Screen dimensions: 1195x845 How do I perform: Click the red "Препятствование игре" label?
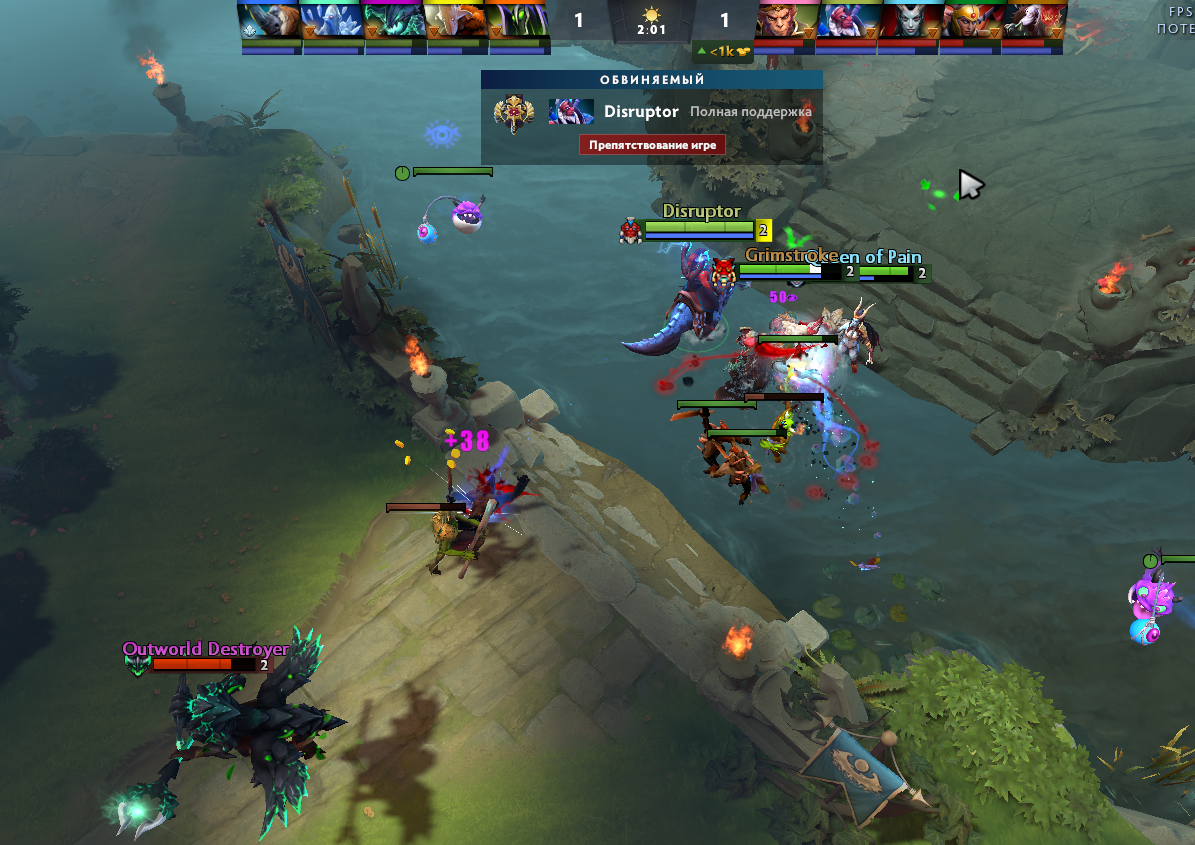point(651,145)
